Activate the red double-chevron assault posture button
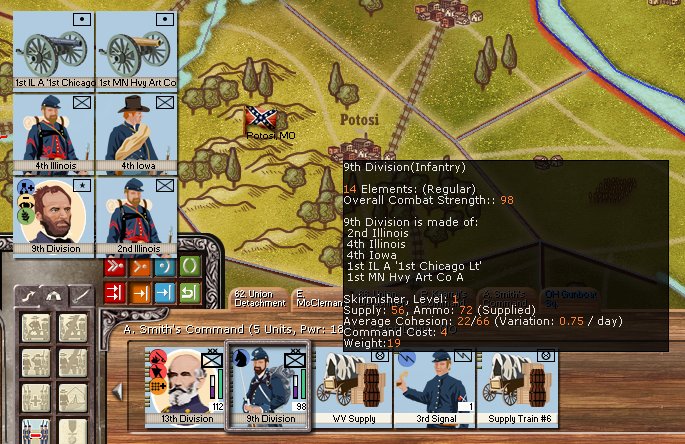The height and width of the screenshot is (444, 685). (x=115, y=268)
